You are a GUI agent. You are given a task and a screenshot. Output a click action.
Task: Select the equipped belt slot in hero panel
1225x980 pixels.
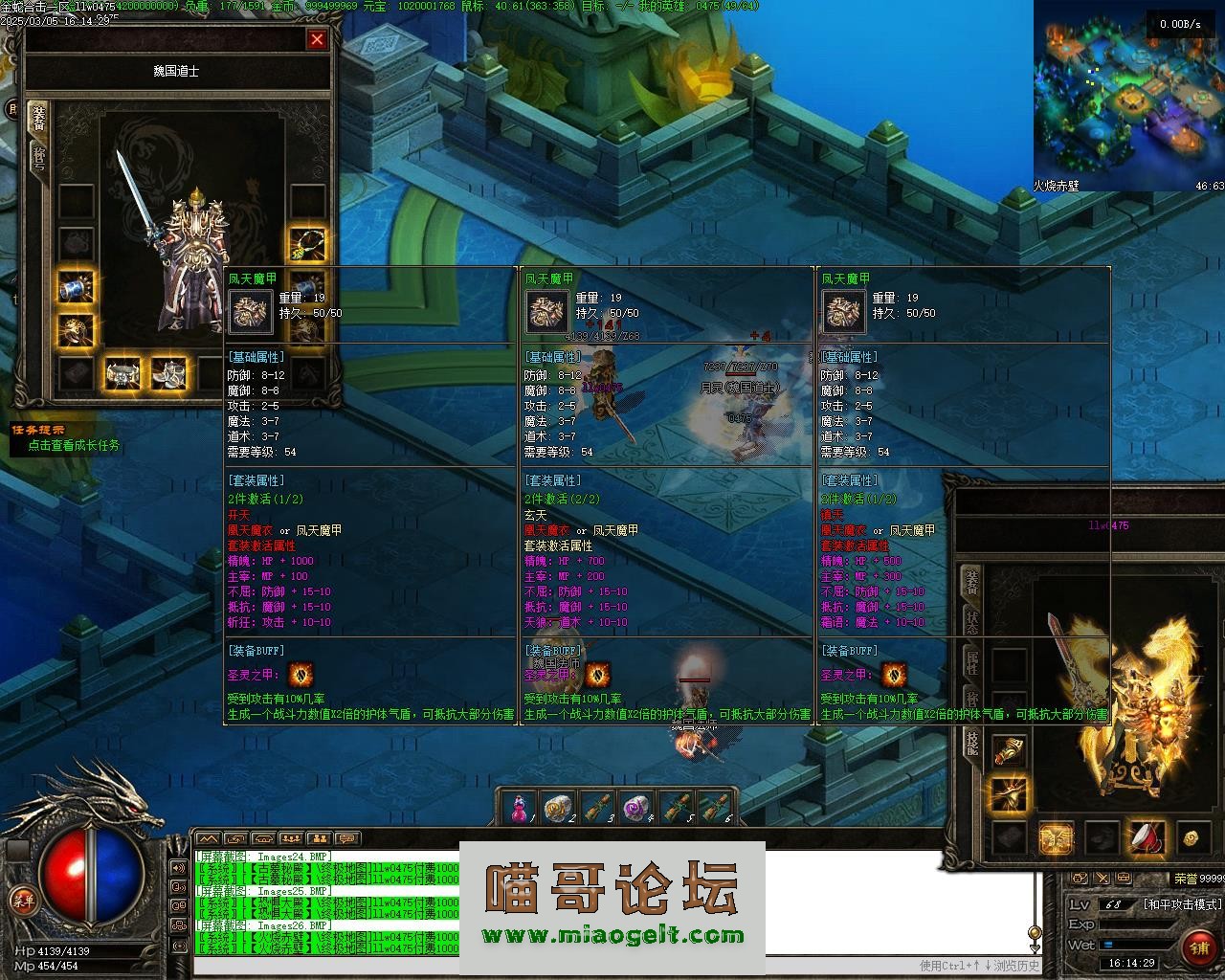122,372
